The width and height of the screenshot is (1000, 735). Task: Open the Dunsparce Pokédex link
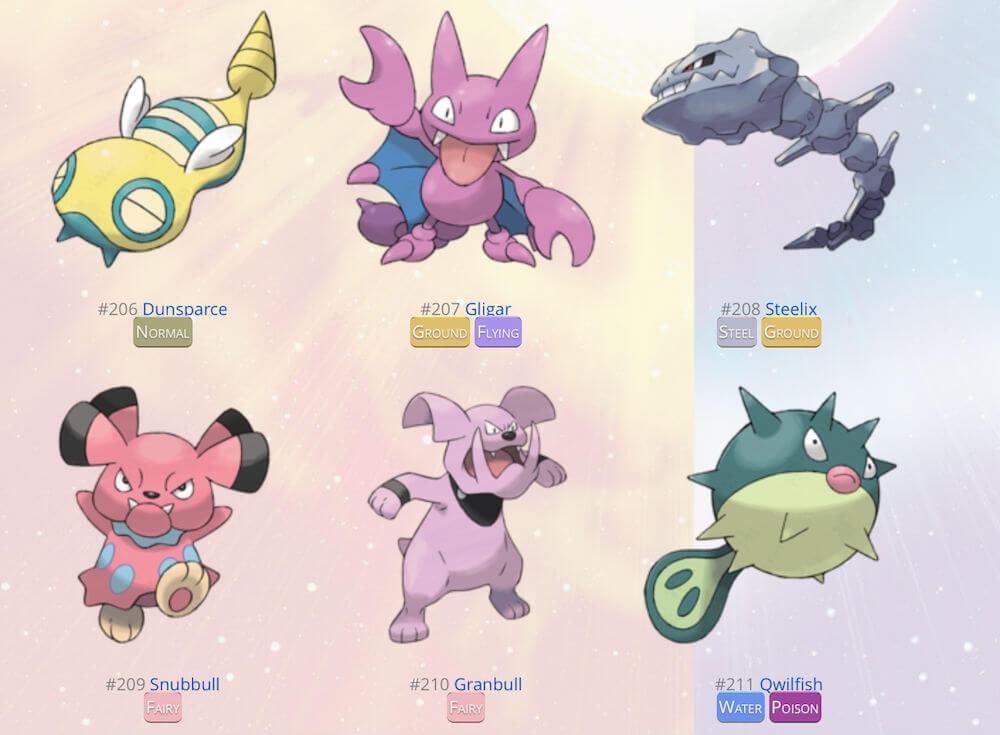point(184,309)
